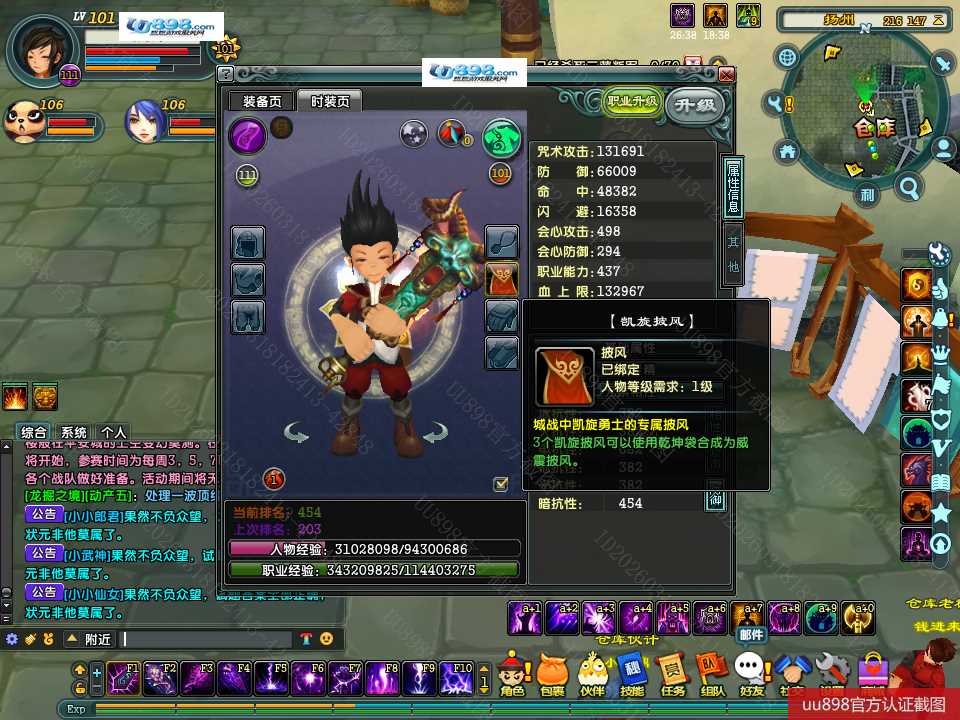Switch chat to the 系统 system tab

[73, 432]
